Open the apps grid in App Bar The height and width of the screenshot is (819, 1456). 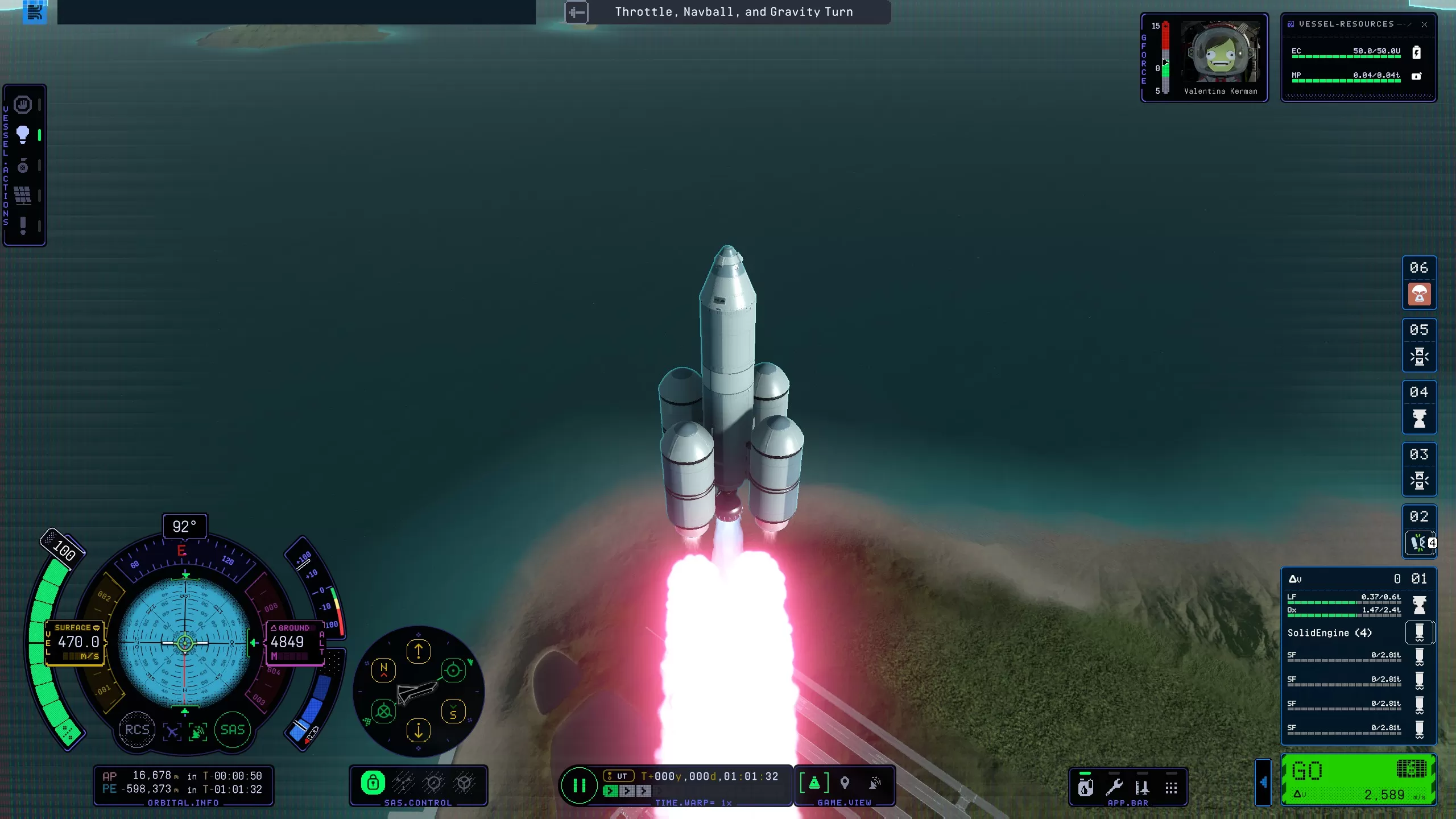(x=1171, y=787)
